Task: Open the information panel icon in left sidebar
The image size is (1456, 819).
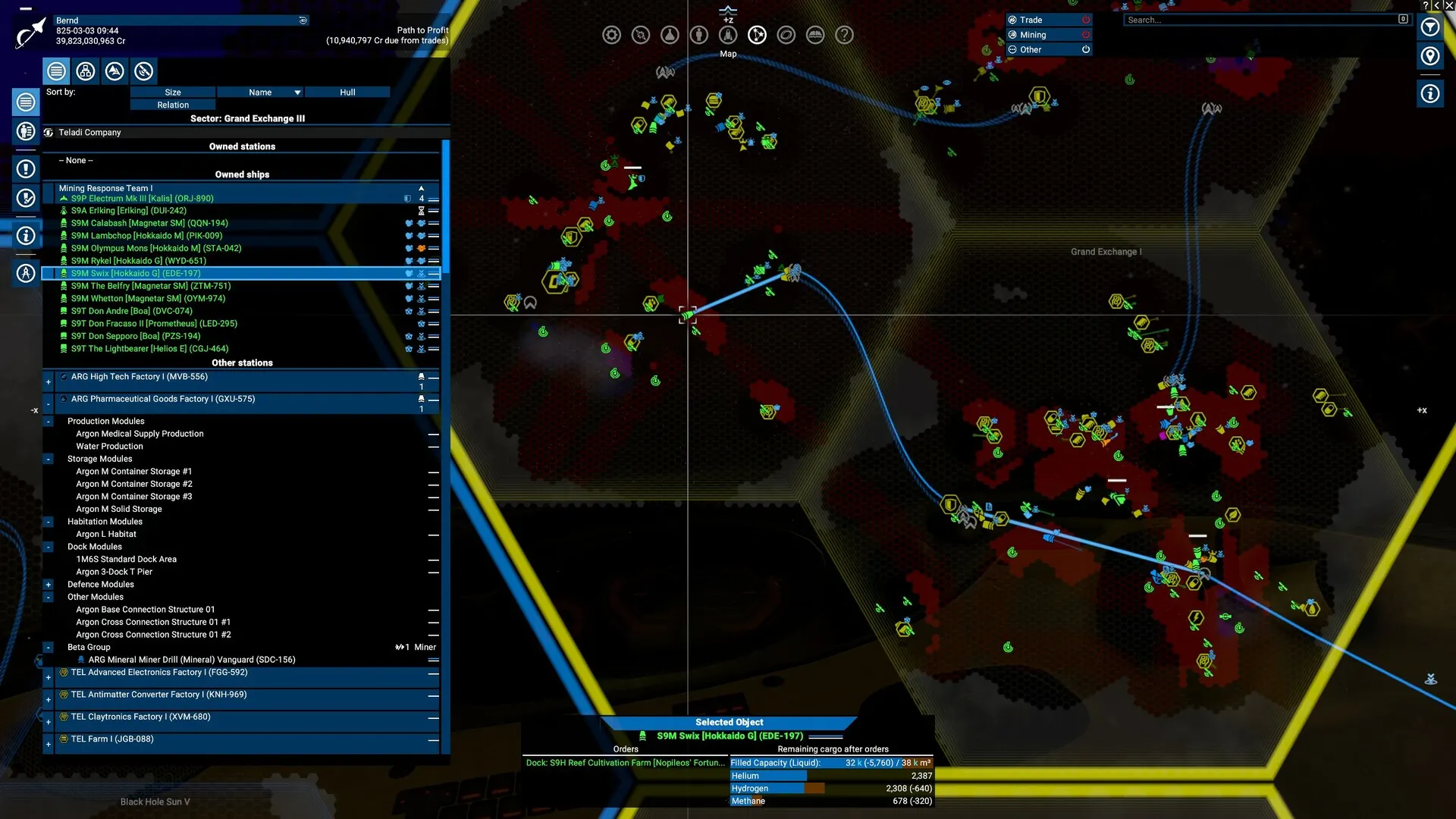Action: click(26, 236)
